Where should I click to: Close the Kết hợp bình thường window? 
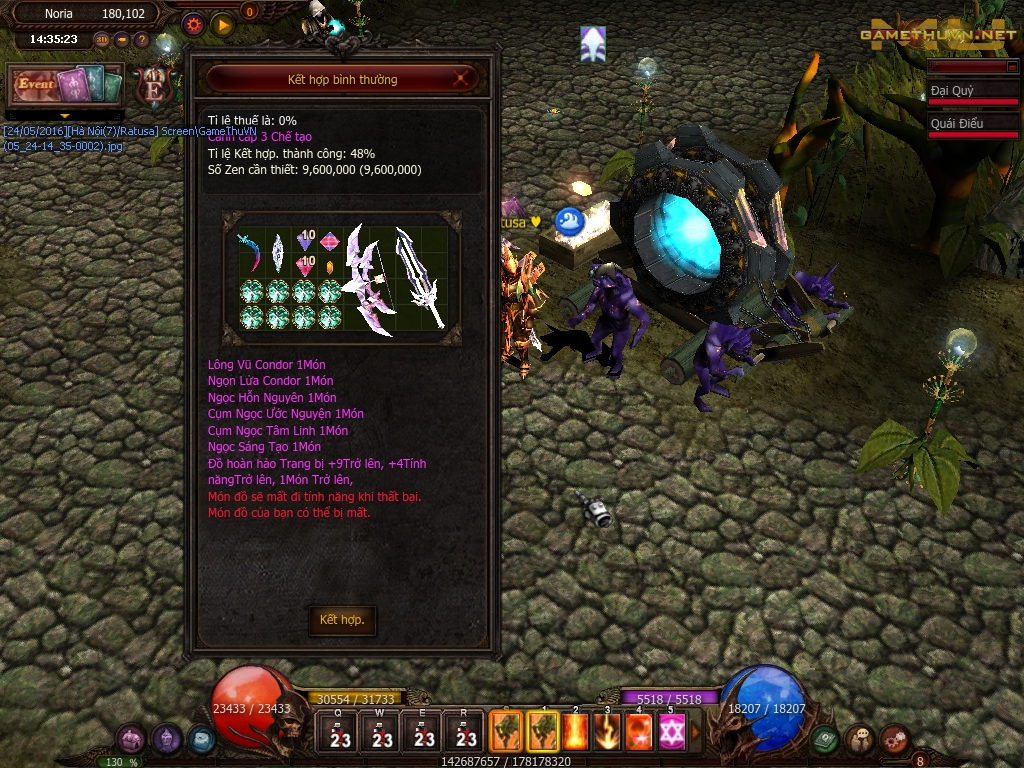pos(461,79)
